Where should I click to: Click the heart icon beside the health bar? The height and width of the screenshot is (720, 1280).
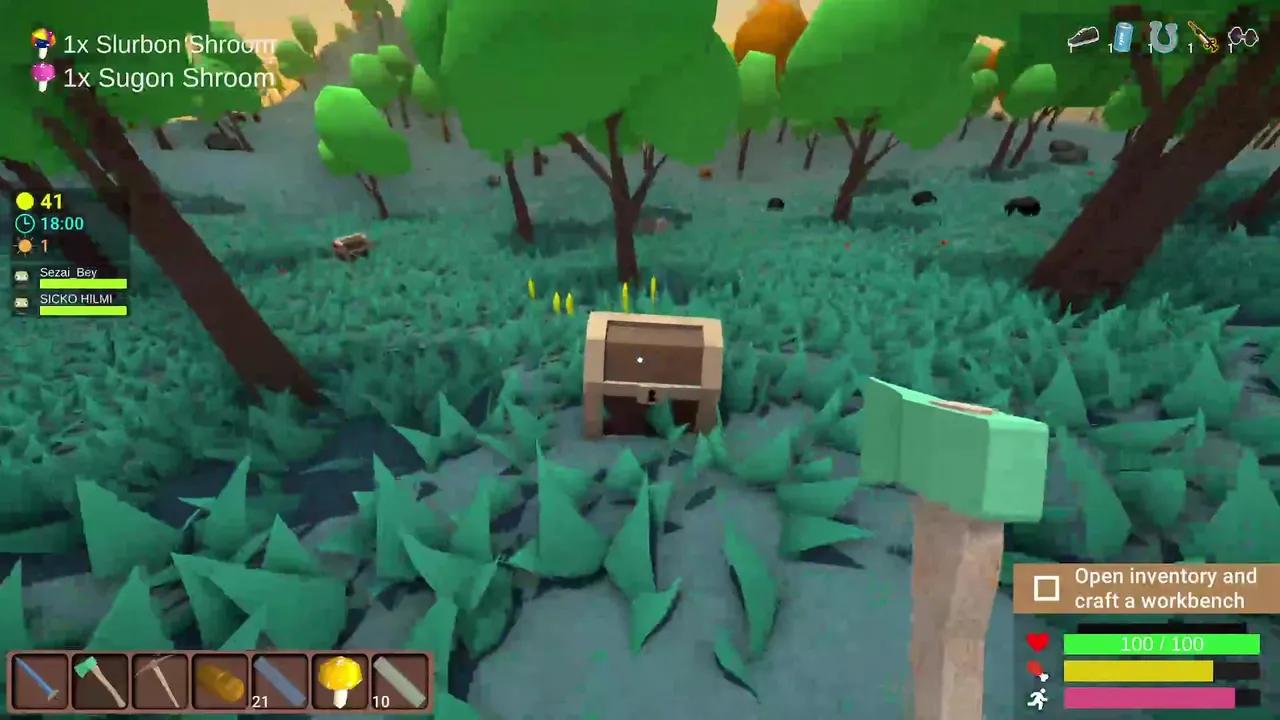pos(1040,644)
